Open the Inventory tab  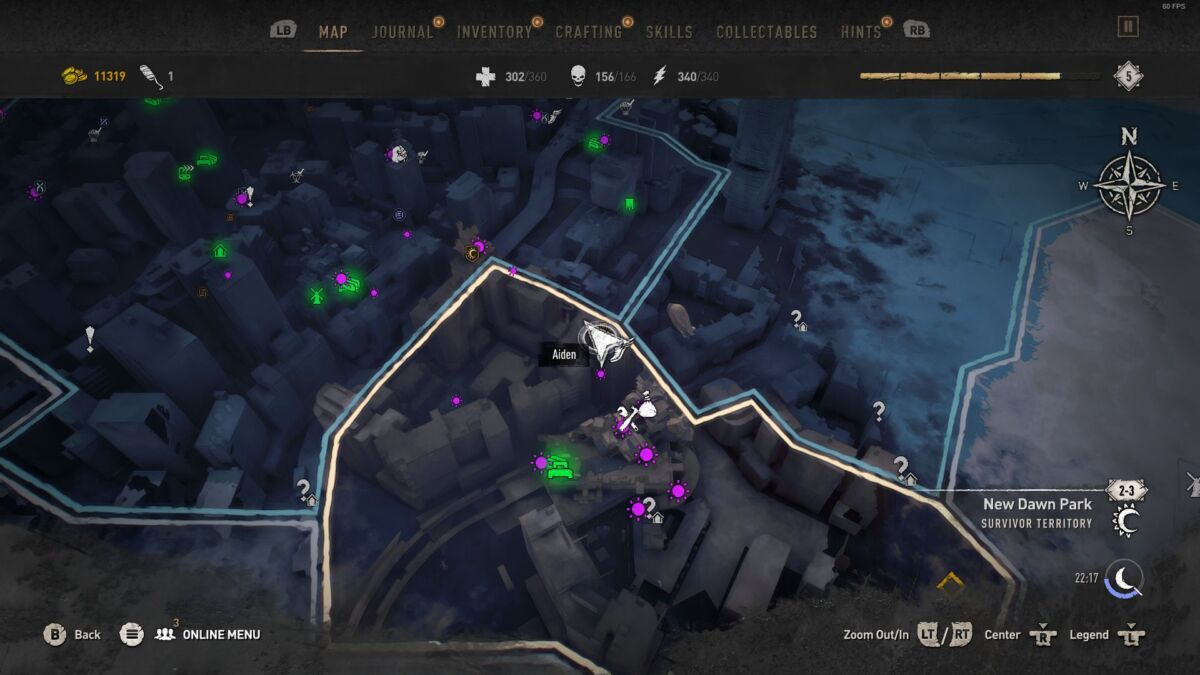(494, 32)
